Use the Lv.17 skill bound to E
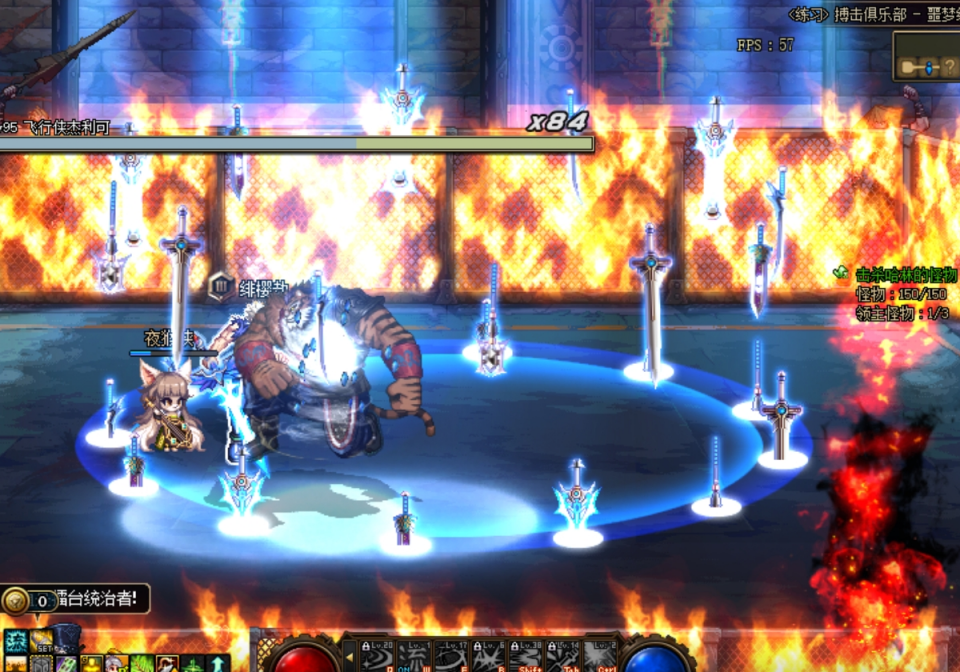The width and height of the screenshot is (960, 672). pos(450,656)
